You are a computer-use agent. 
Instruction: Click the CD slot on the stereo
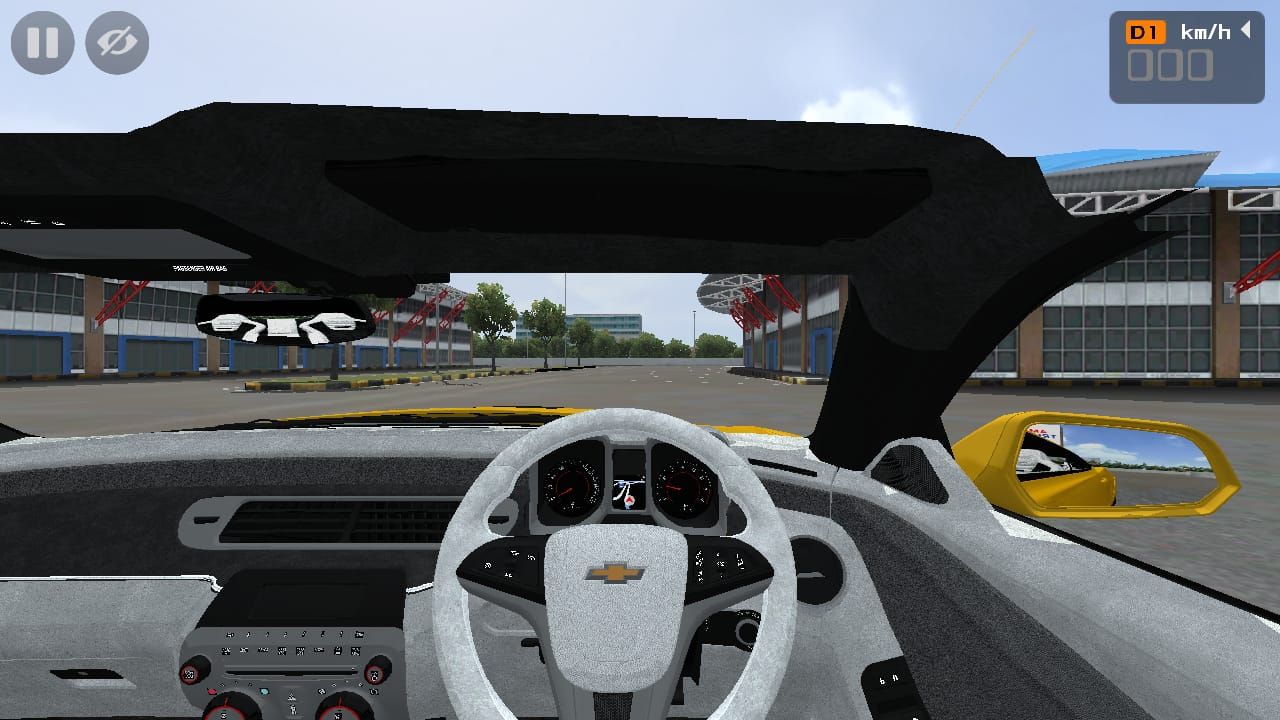pos(290,672)
